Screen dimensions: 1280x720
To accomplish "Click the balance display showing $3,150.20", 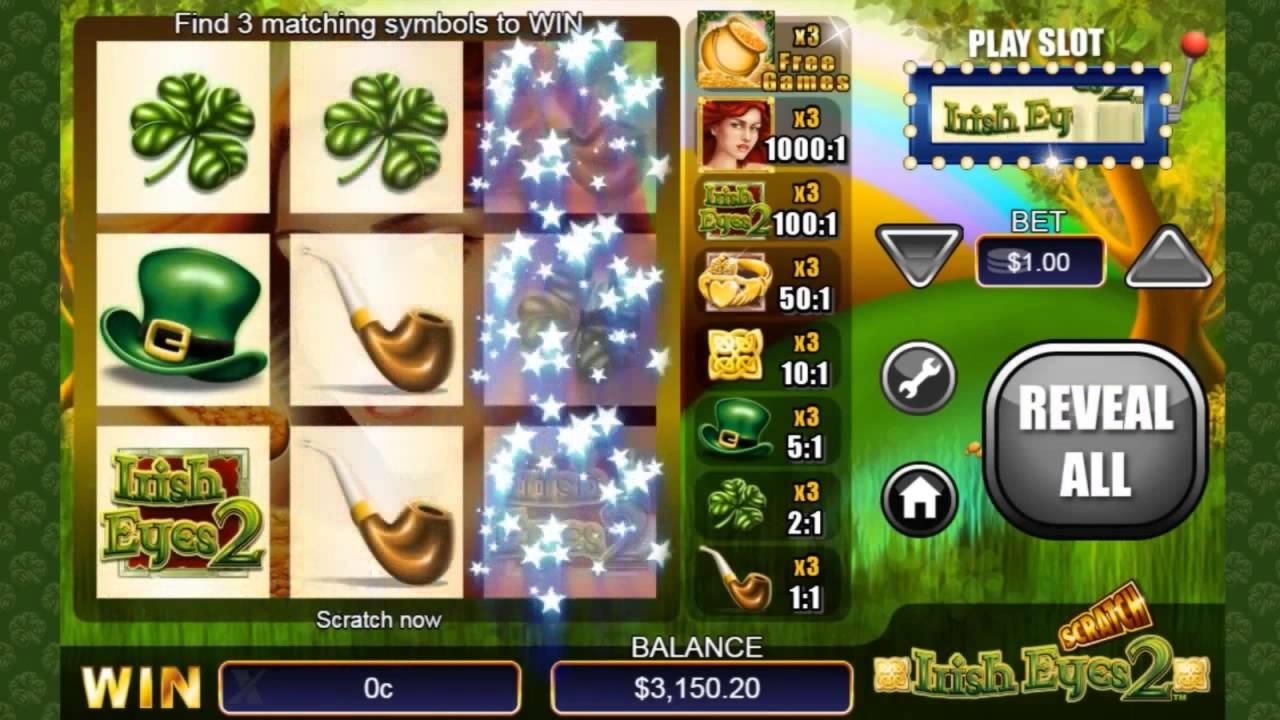I will (700, 688).
